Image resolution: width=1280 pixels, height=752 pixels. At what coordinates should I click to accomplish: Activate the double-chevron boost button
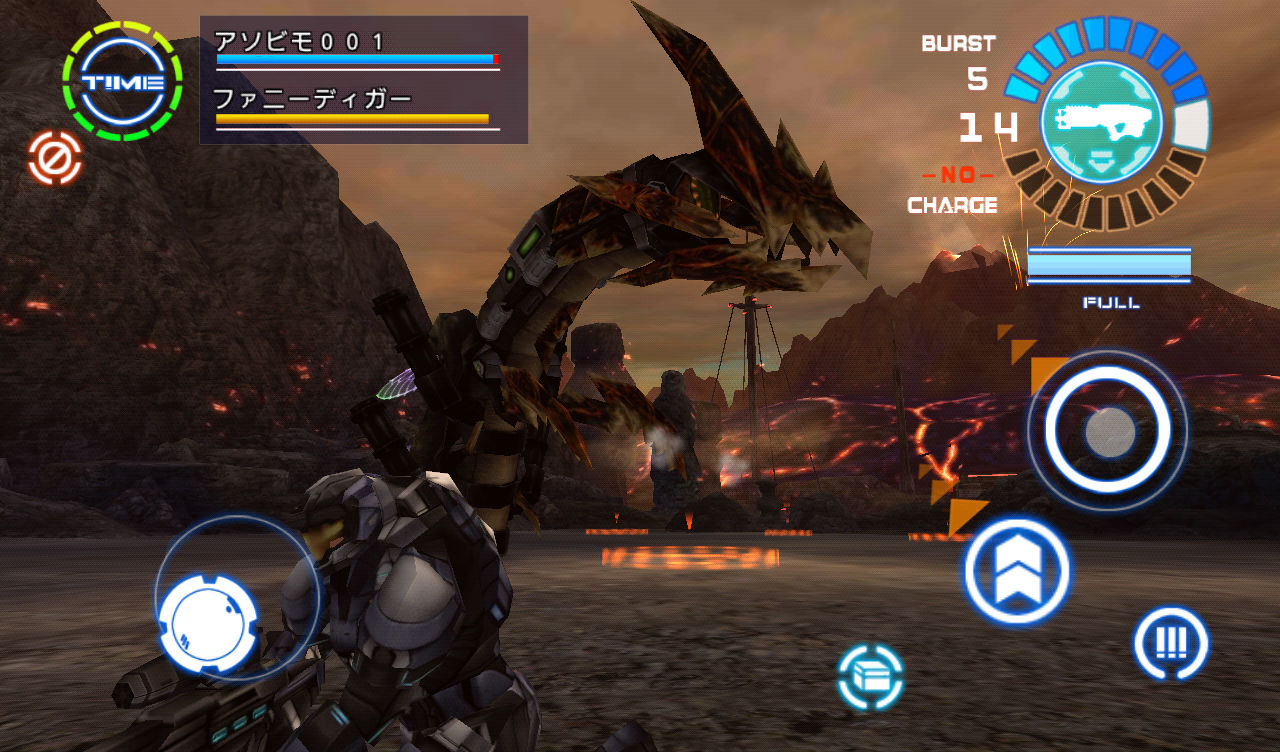pyautogui.click(x=1017, y=572)
